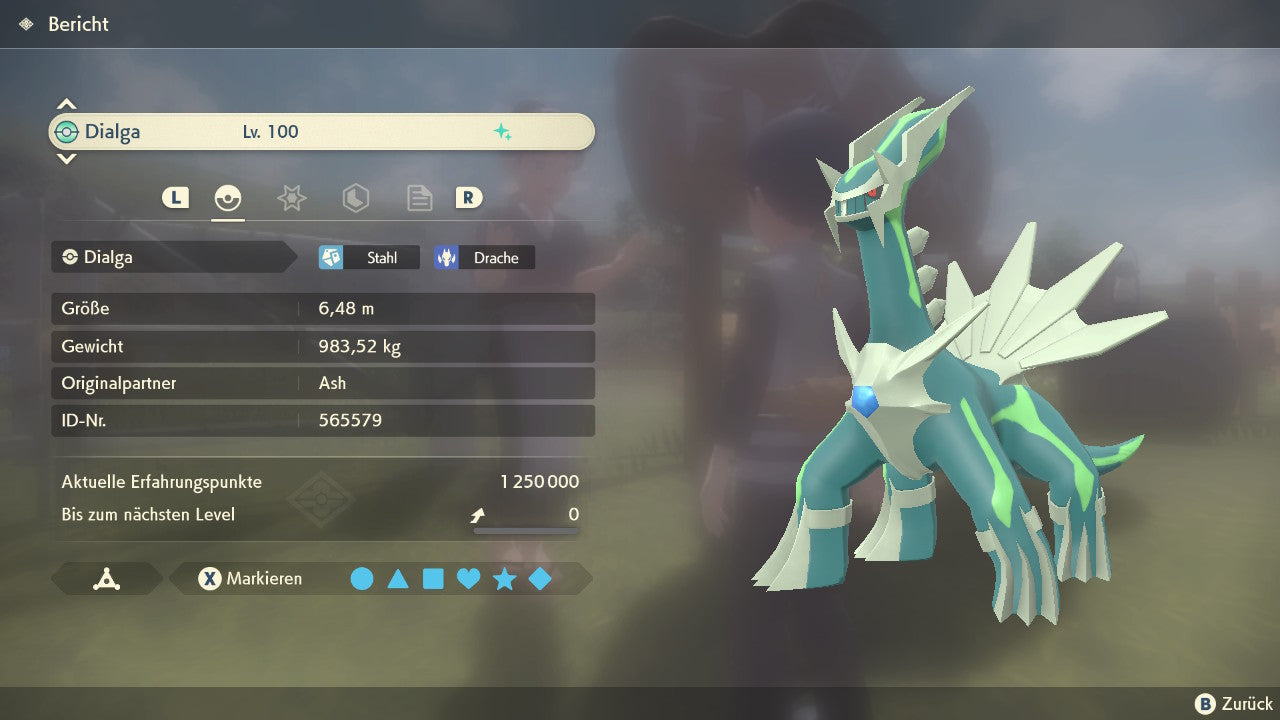Click the Stahl type badge
The height and width of the screenshot is (720, 1280).
(369, 258)
